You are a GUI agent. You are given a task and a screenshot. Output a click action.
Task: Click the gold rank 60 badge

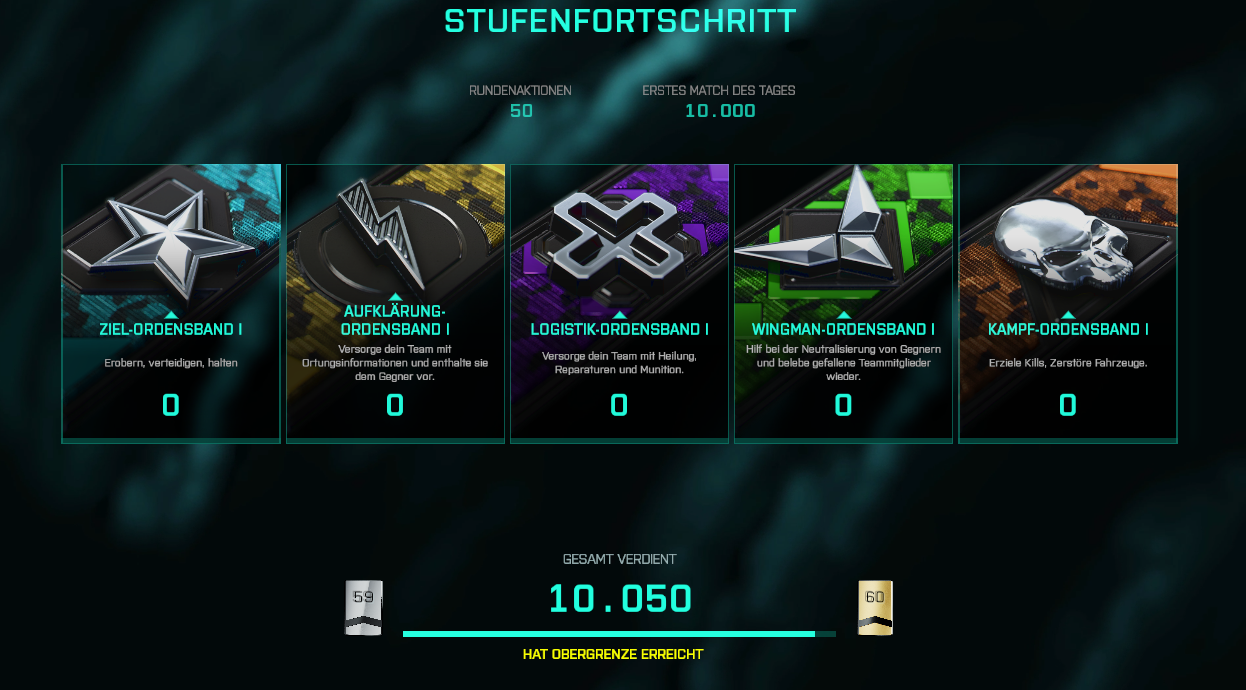click(x=875, y=608)
